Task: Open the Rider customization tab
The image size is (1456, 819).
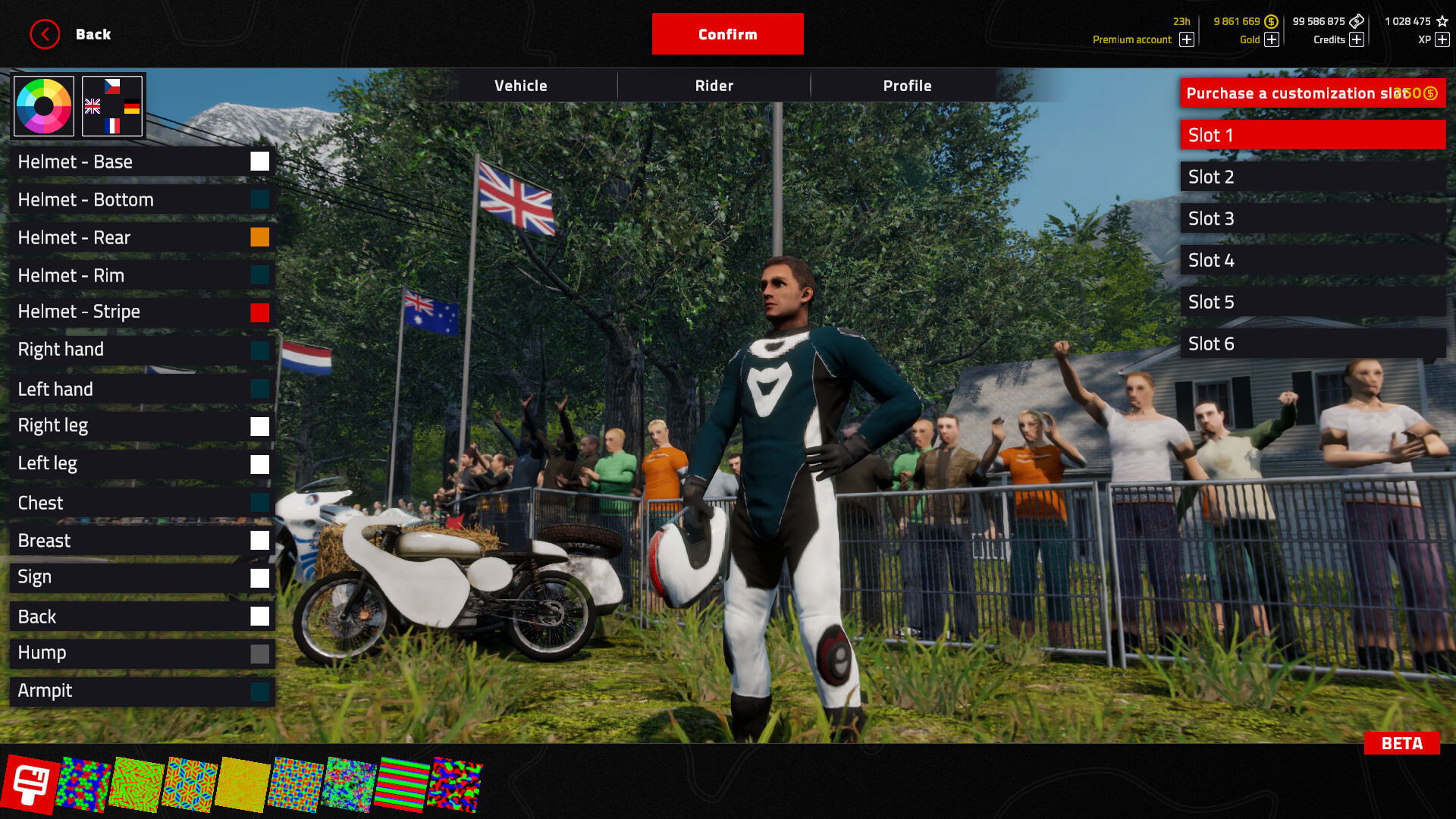Action: point(714,86)
